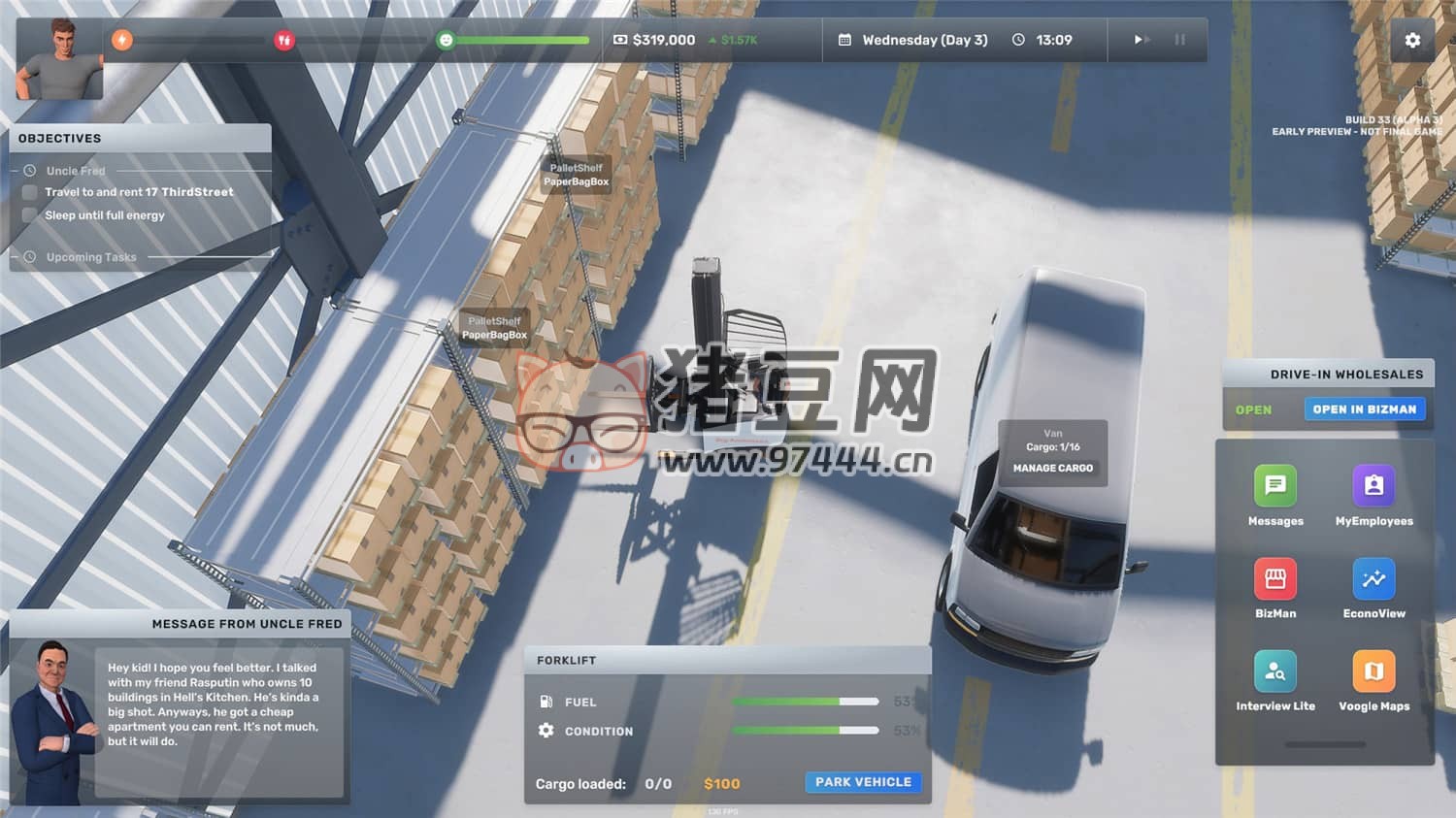Open the Interview Lite app

(1274, 671)
